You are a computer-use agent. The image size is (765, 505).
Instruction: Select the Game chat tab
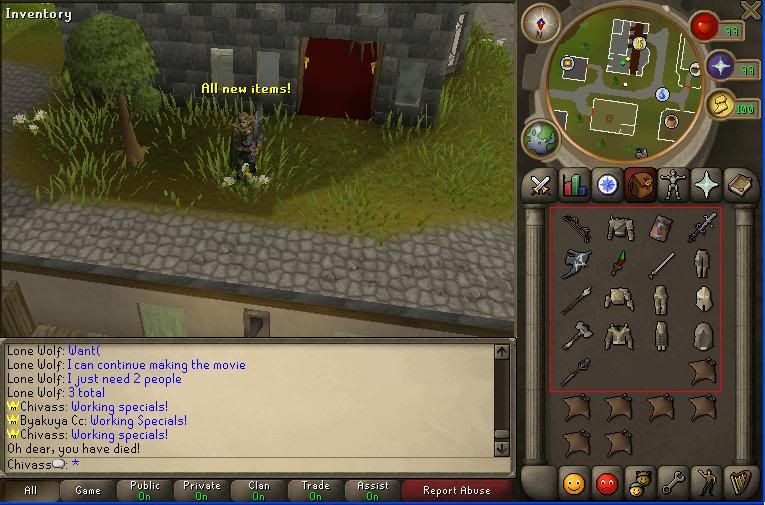(x=88, y=490)
